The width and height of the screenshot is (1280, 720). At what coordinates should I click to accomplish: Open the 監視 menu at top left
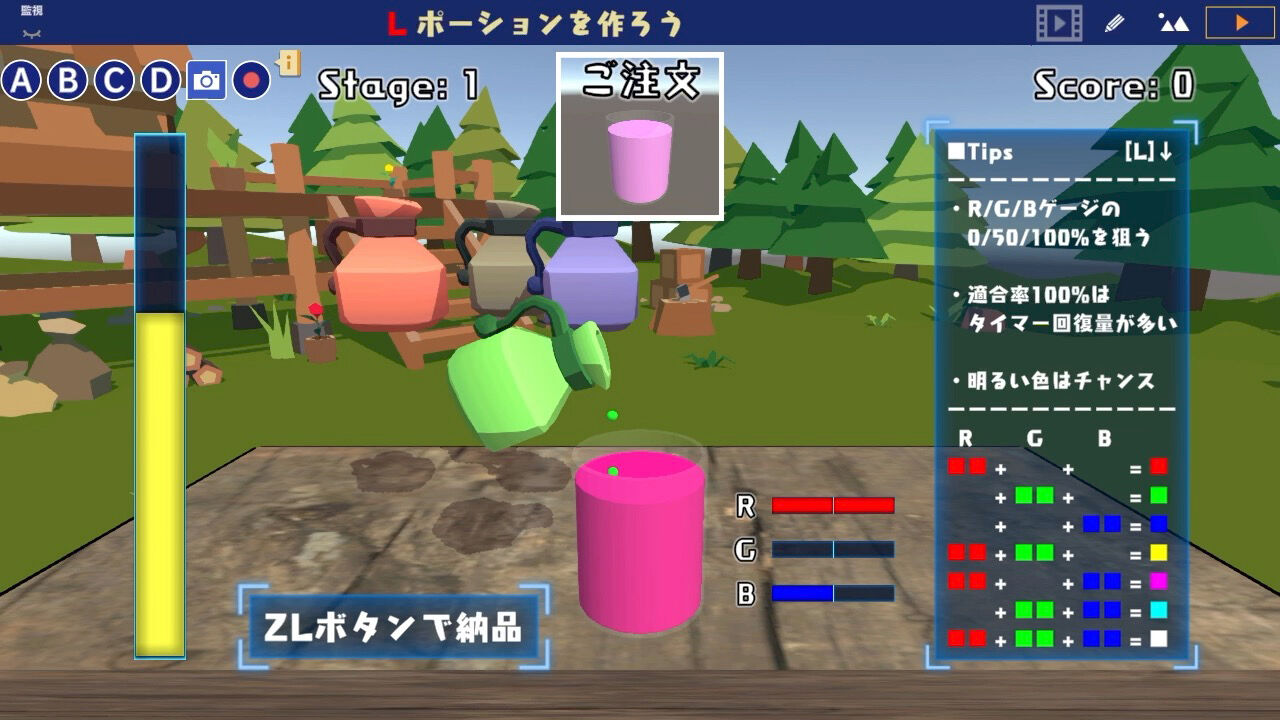click(x=30, y=10)
